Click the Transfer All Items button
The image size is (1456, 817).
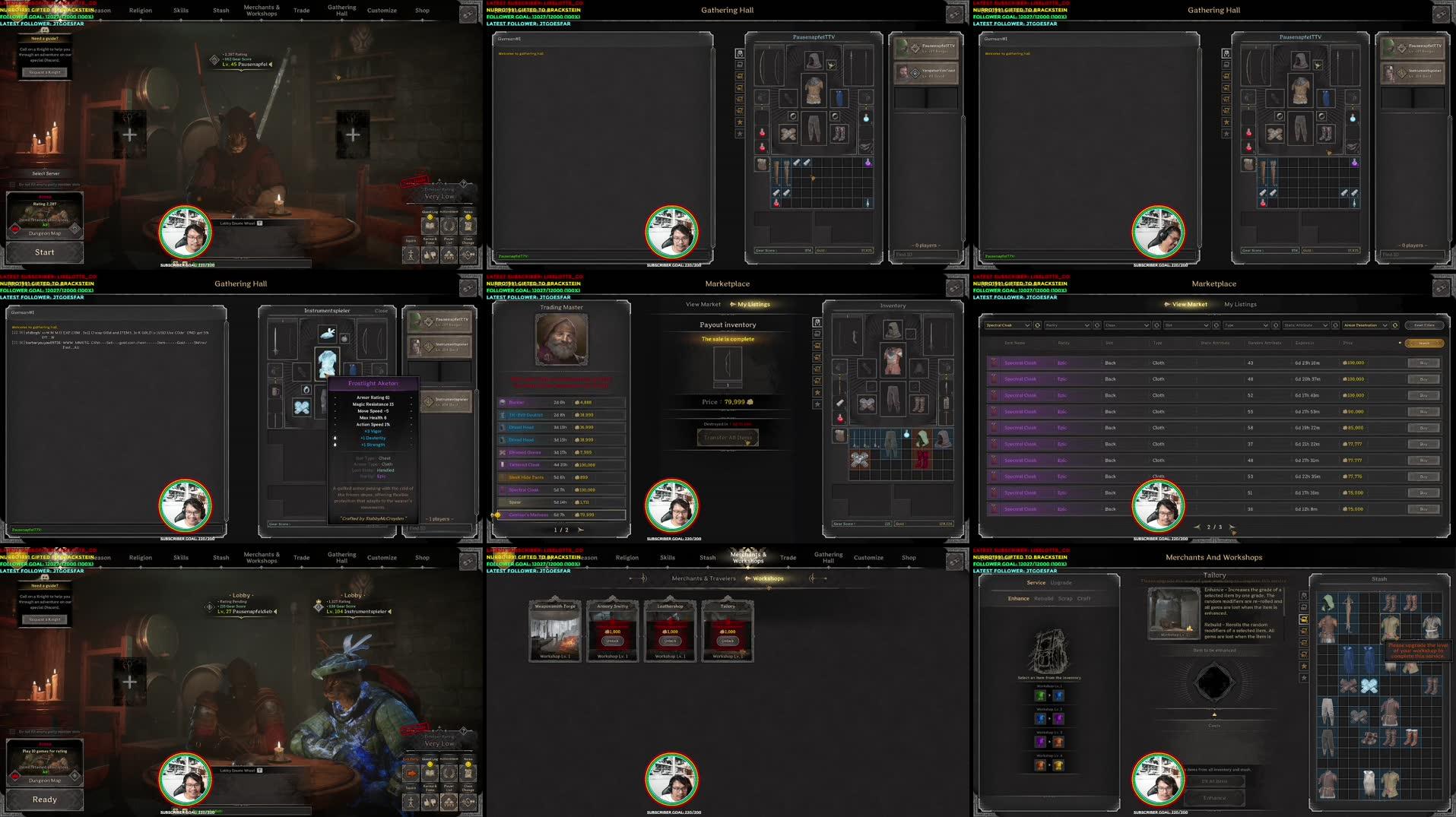tap(728, 437)
